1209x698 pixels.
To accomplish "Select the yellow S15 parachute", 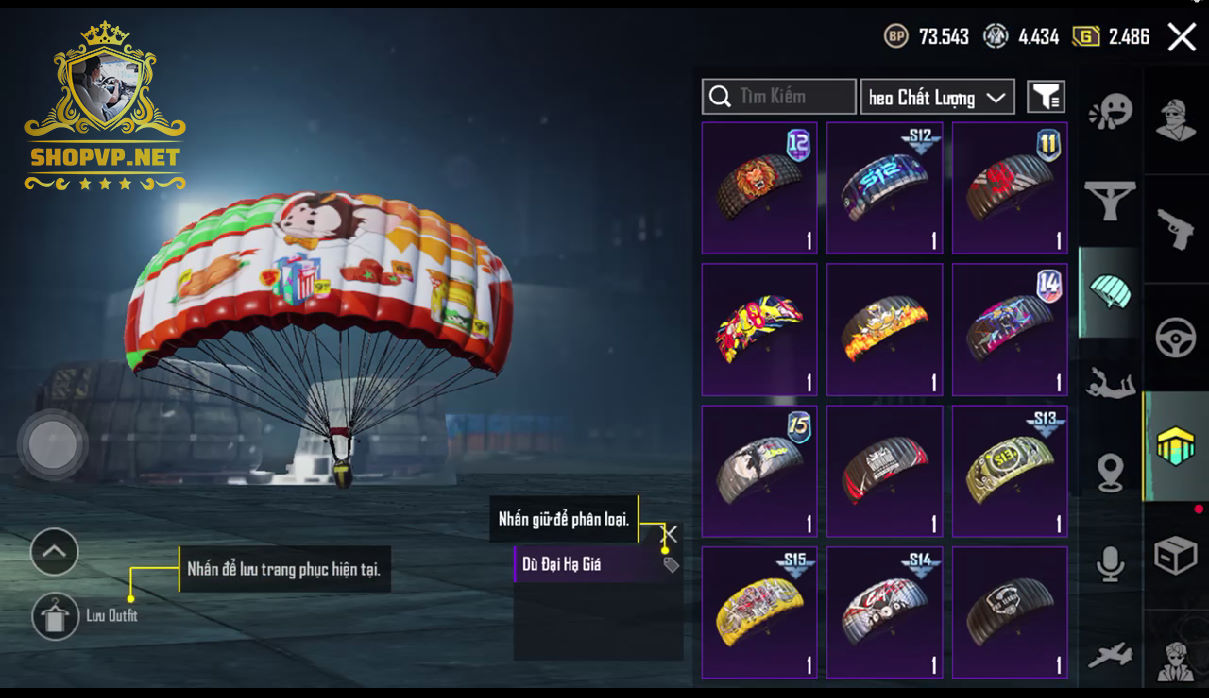I will (x=759, y=612).
